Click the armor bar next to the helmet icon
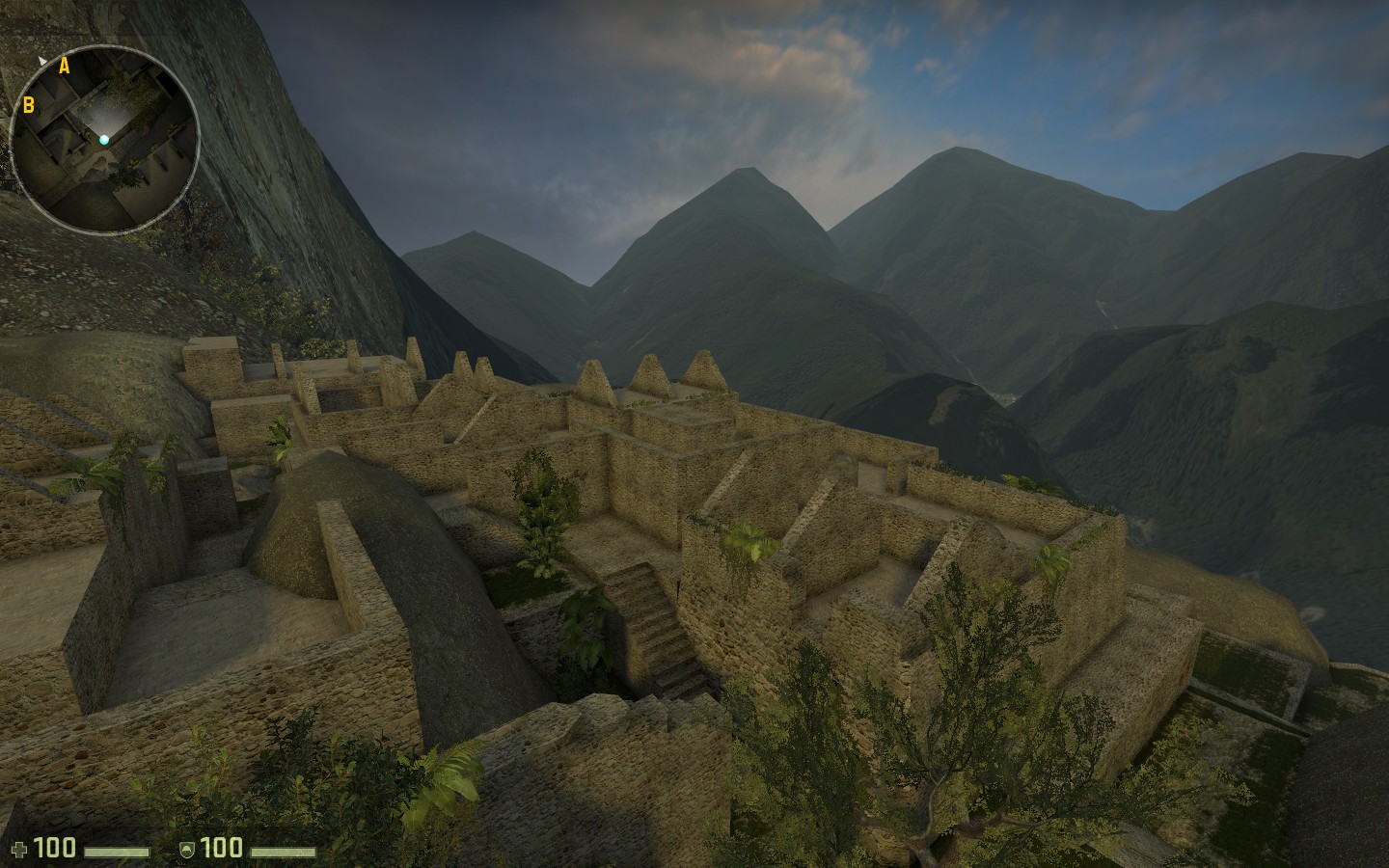The image size is (1389, 868). 284,852
